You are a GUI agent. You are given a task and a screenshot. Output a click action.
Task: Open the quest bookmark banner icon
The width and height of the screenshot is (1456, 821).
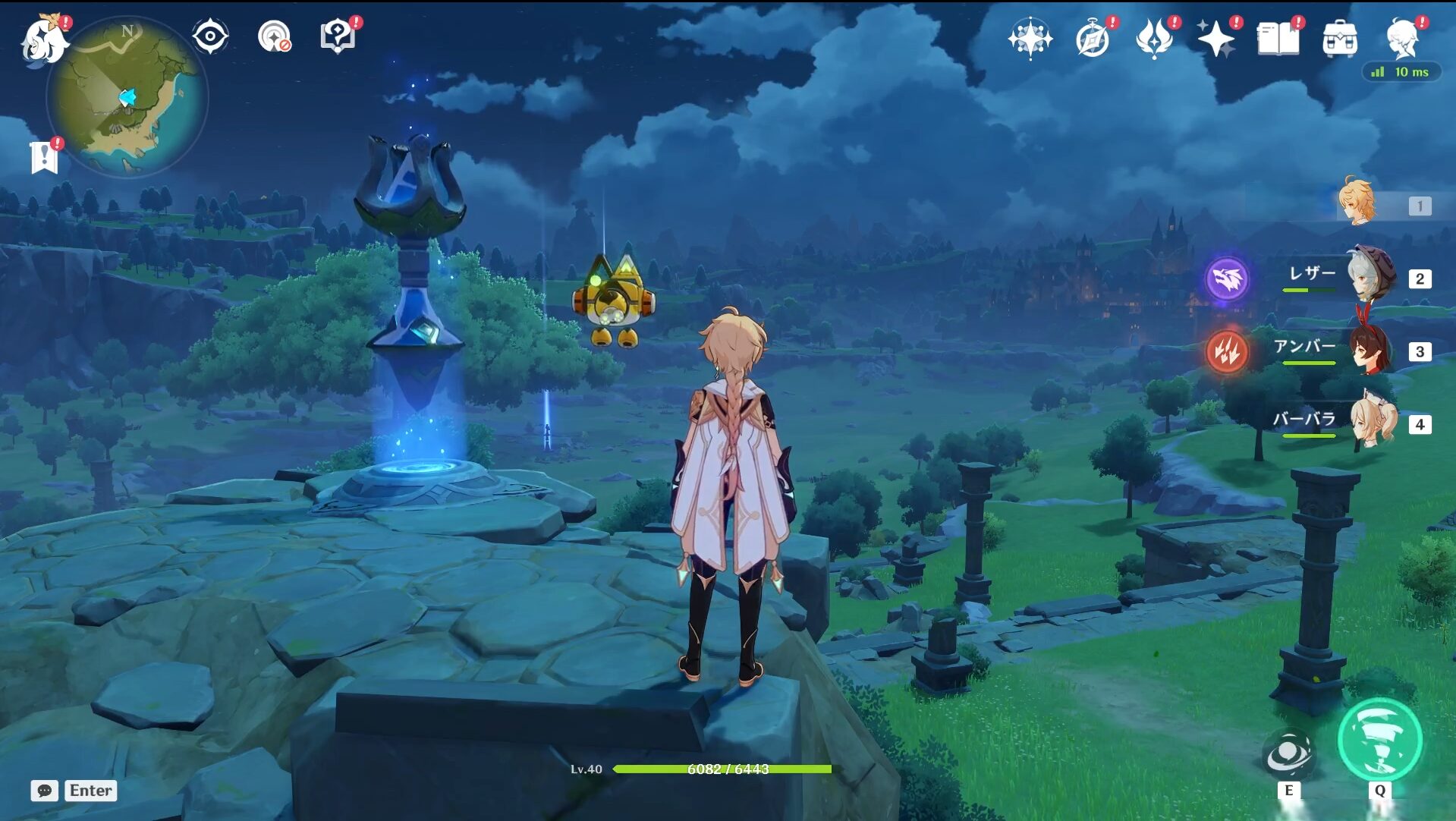(44, 157)
